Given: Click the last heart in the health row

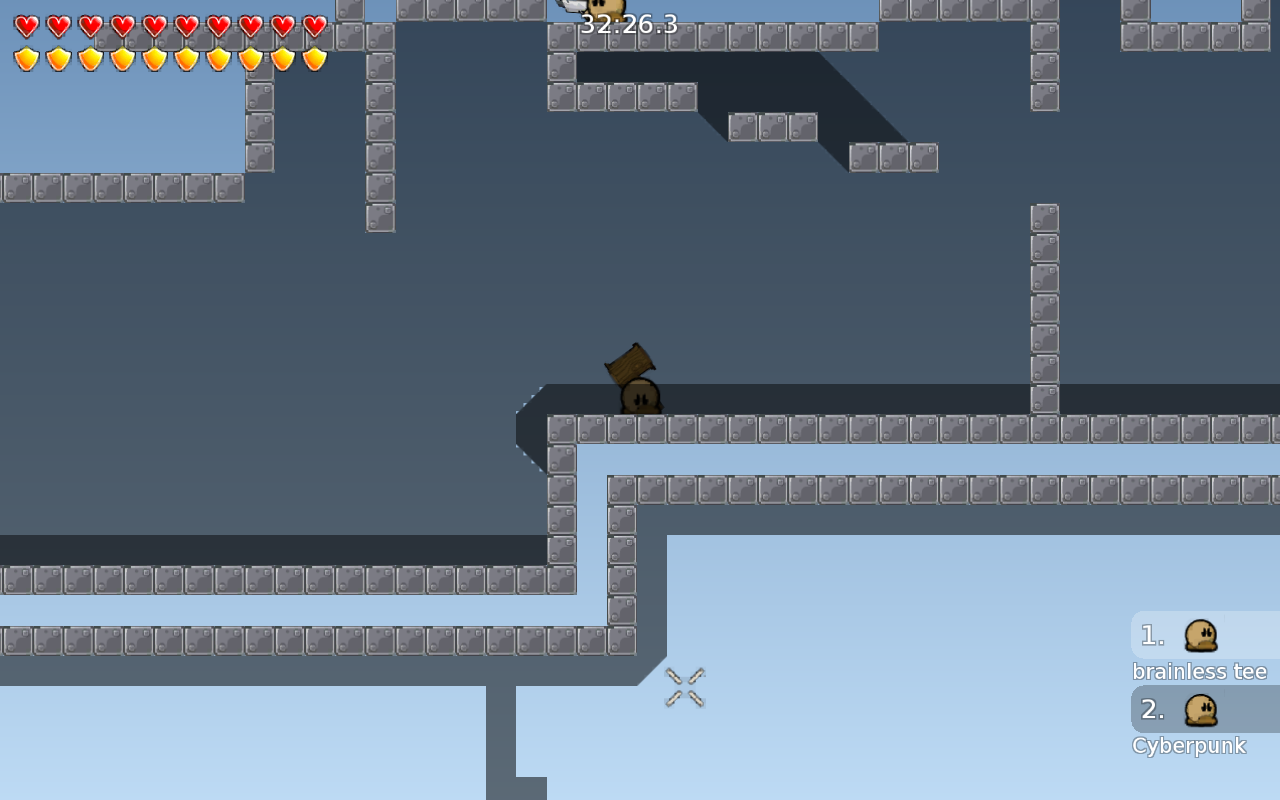Looking at the screenshot, I should click(315, 27).
